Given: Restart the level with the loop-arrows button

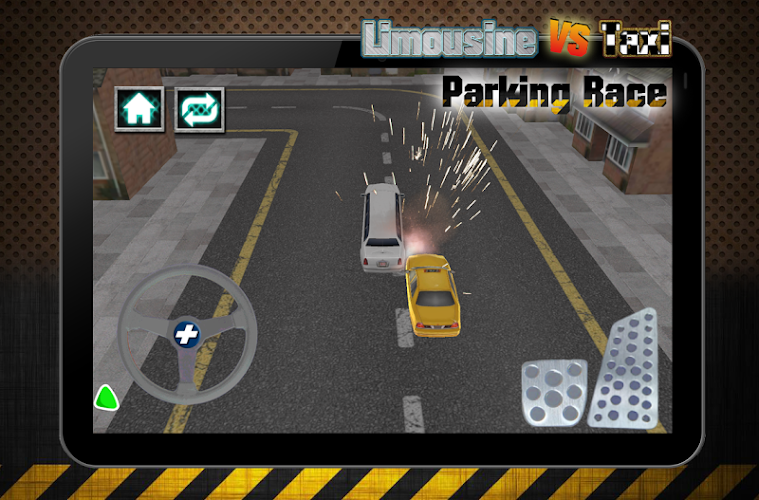Looking at the screenshot, I should pos(199,108).
